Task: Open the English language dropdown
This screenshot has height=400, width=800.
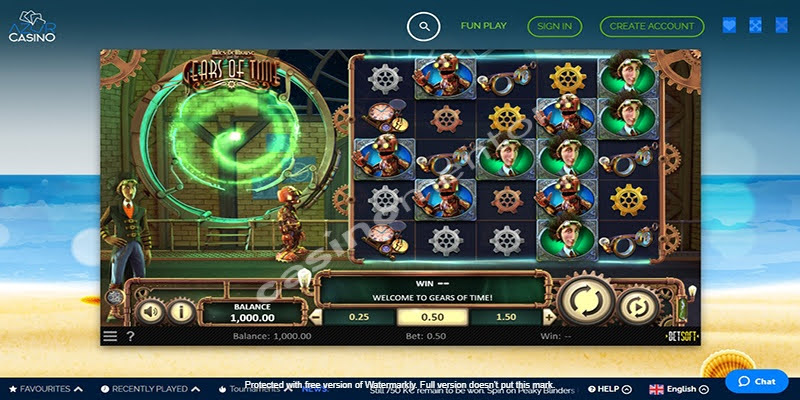Action: (680, 389)
